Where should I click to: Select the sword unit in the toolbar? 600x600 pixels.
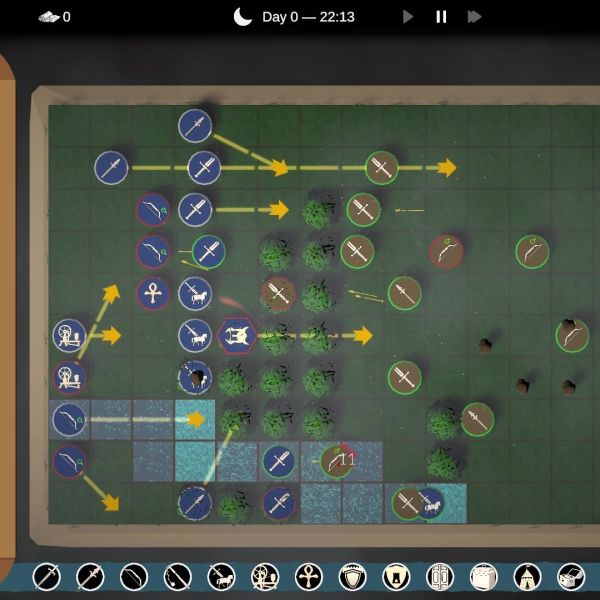[46, 577]
